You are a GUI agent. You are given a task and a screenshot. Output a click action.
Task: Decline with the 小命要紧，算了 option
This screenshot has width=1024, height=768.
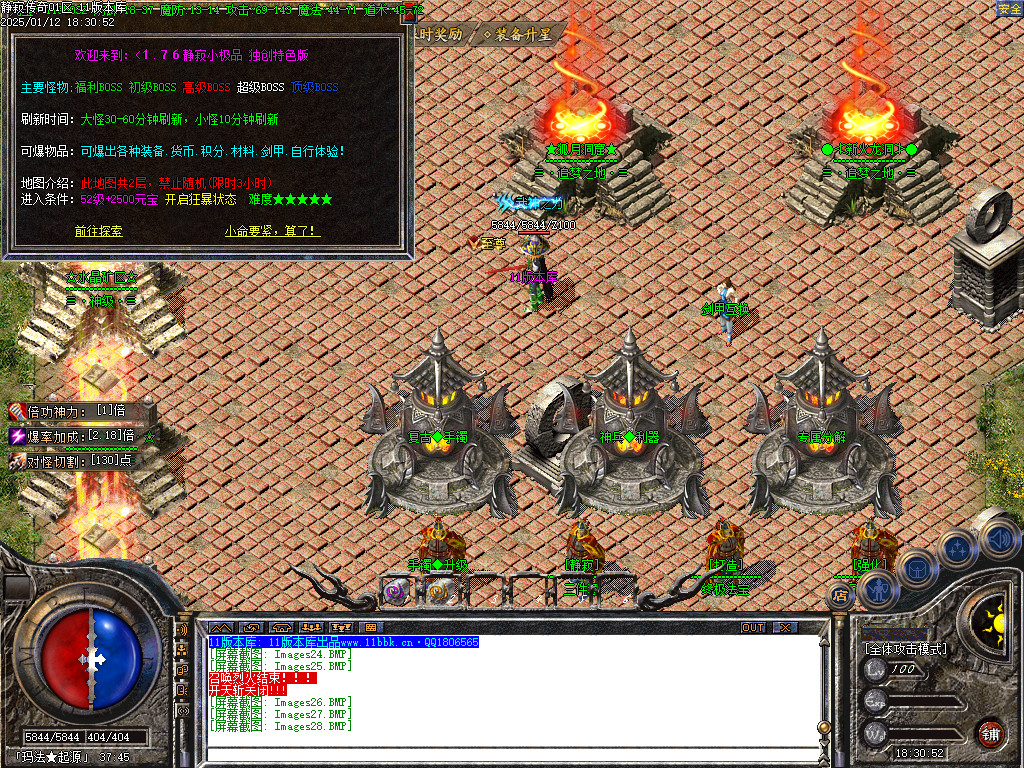[x=272, y=231]
